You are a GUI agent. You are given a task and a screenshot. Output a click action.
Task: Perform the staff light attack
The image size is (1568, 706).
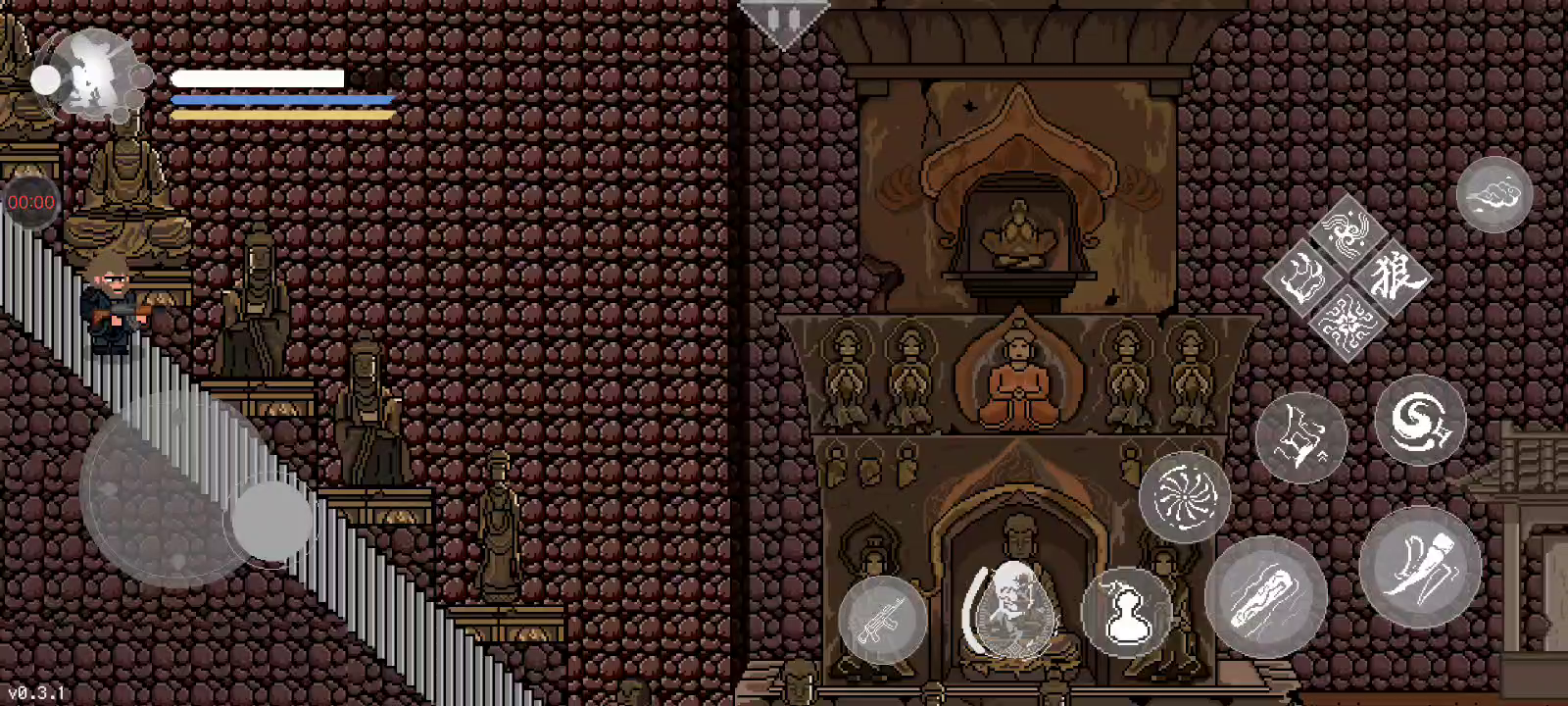click(1266, 596)
